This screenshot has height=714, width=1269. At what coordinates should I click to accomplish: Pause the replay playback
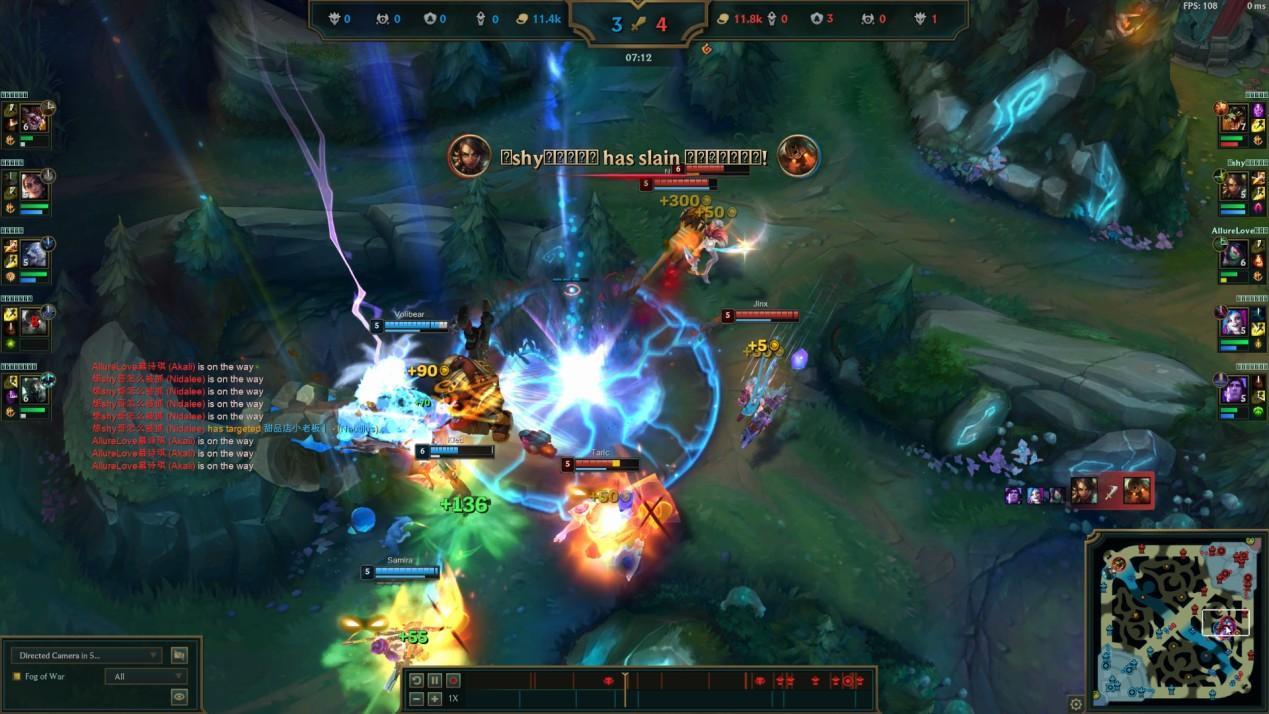(435, 680)
